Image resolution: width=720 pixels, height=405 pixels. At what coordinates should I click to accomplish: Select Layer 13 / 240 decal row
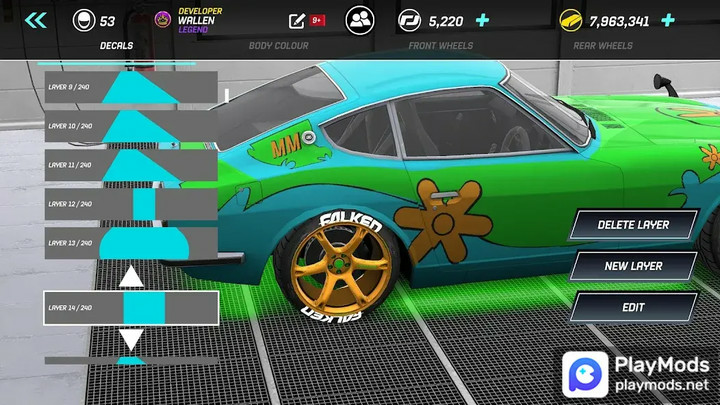coord(131,243)
